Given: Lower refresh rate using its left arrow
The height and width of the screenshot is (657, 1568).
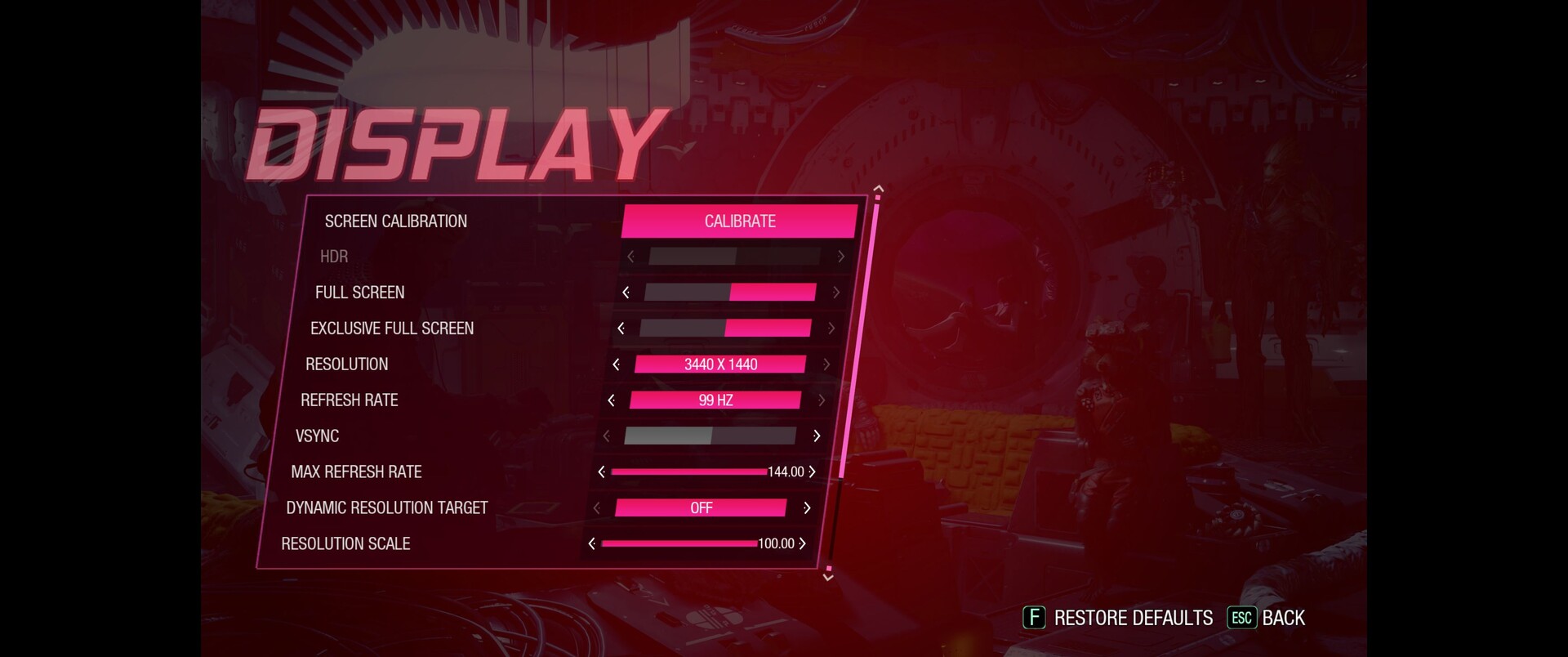Looking at the screenshot, I should (x=612, y=400).
